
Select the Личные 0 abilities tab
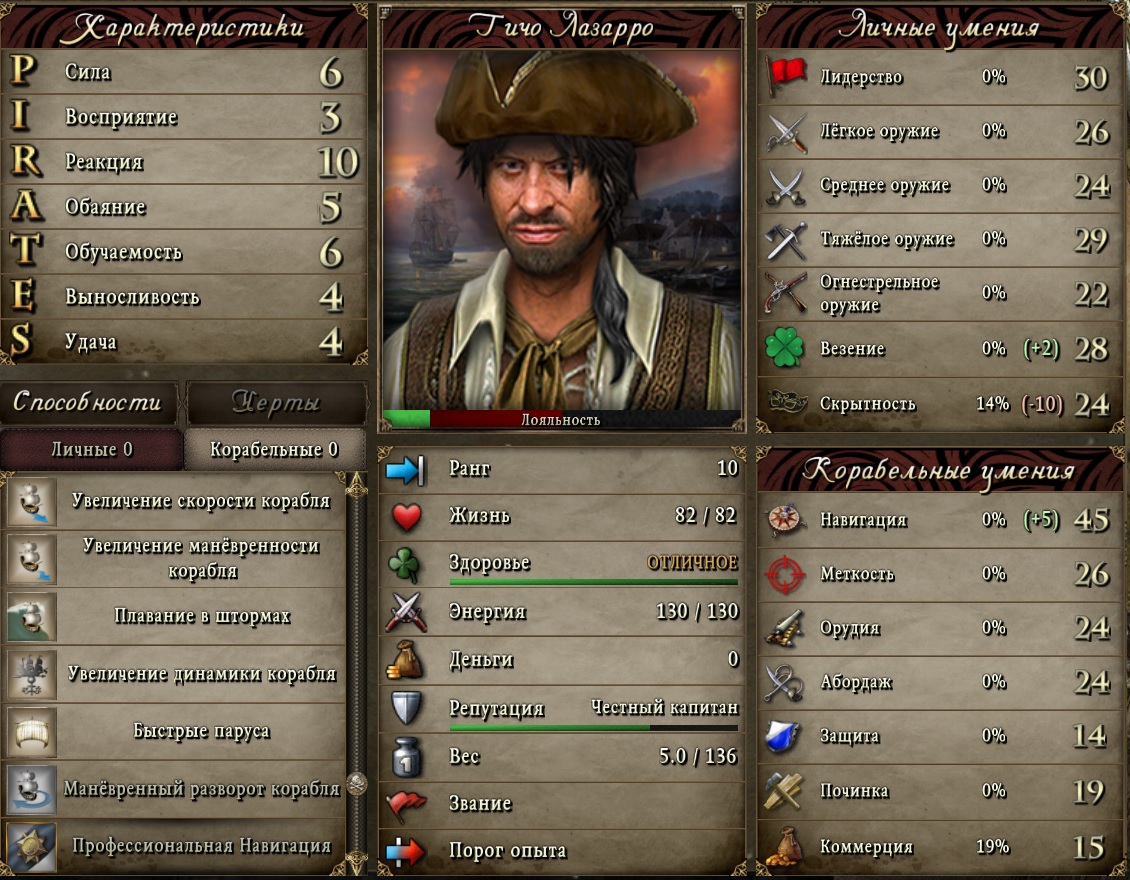pos(91,450)
